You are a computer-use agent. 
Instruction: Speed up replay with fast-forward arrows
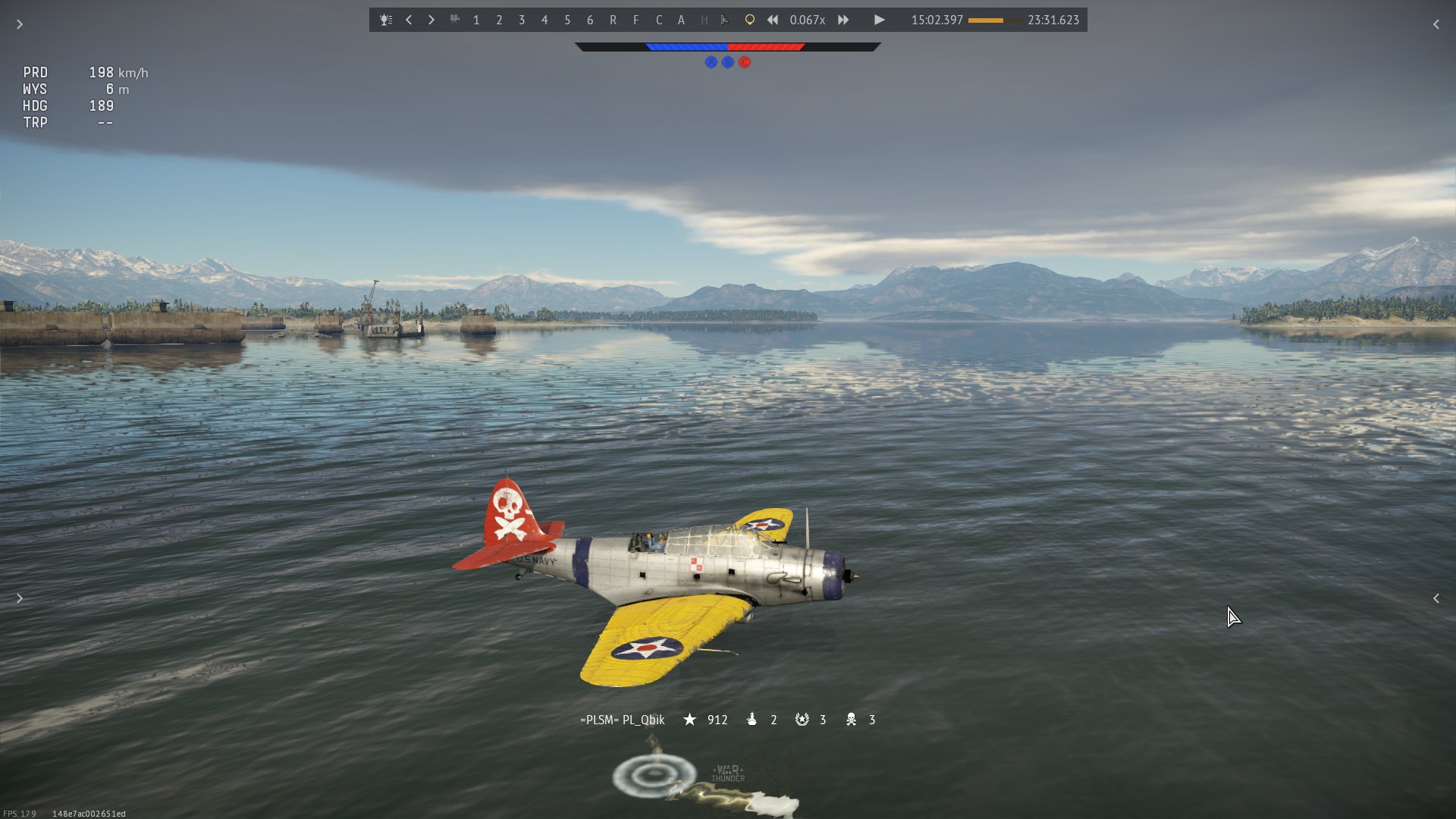[843, 20]
